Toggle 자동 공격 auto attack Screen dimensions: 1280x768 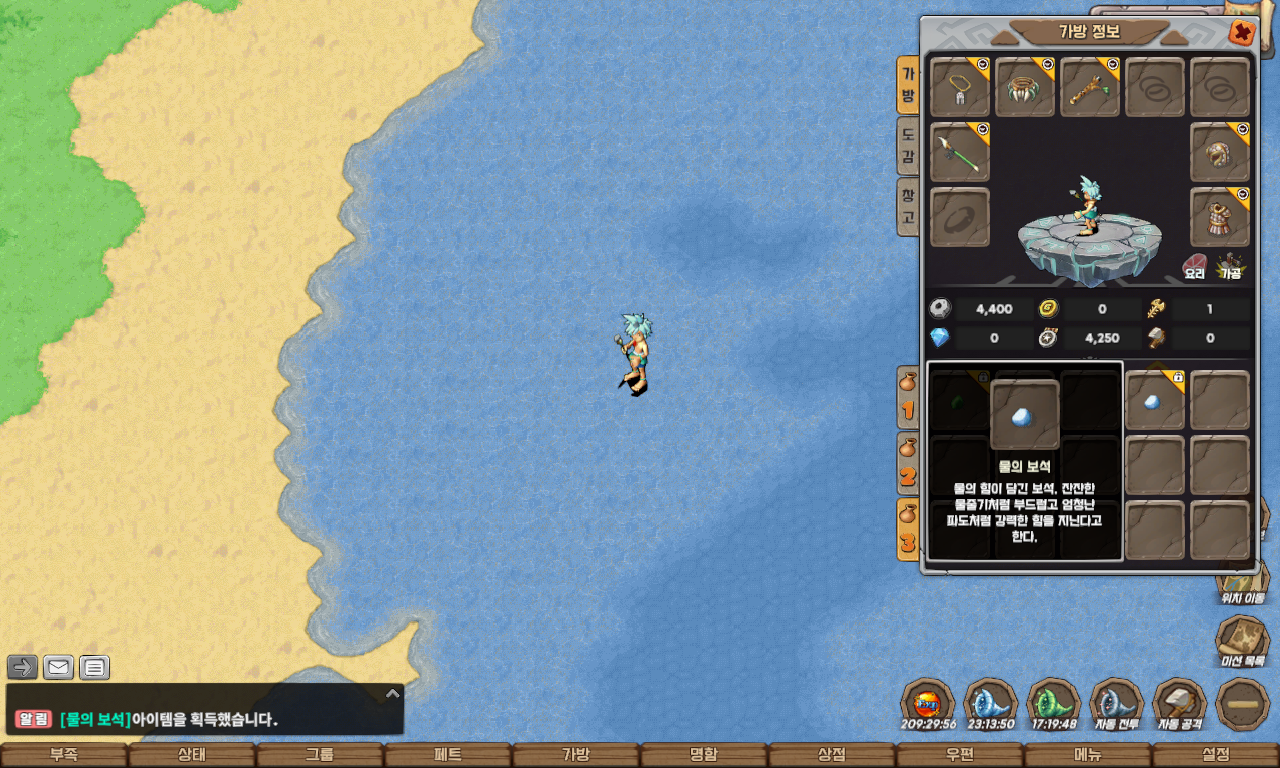pos(1179,704)
